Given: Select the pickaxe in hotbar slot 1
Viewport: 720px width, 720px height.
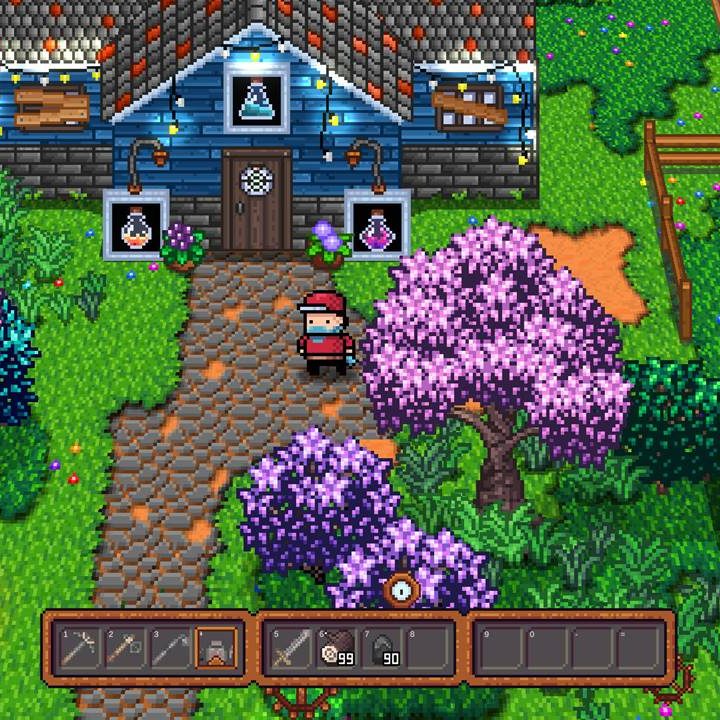Looking at the screenshot, I should point(78,648).
